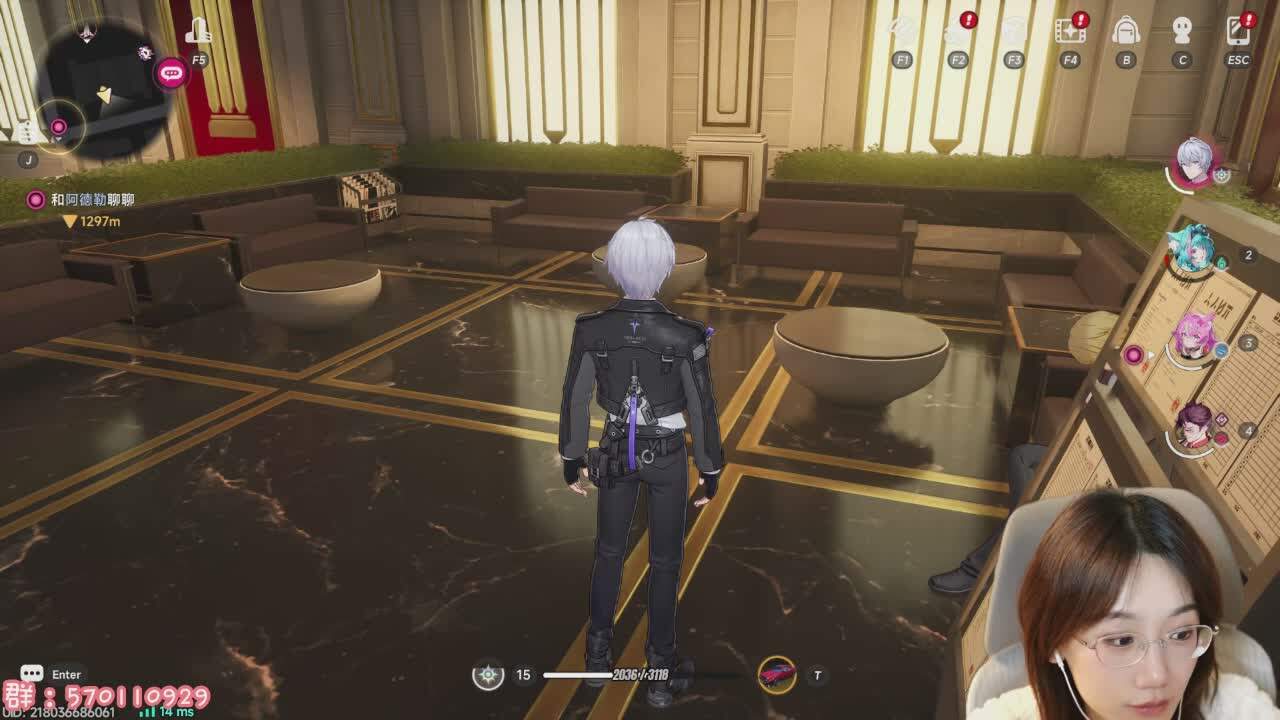Viewport: 1280px width, 720px height.
Task: Switch to the teal-haired party member
Action: point(1193,250)
